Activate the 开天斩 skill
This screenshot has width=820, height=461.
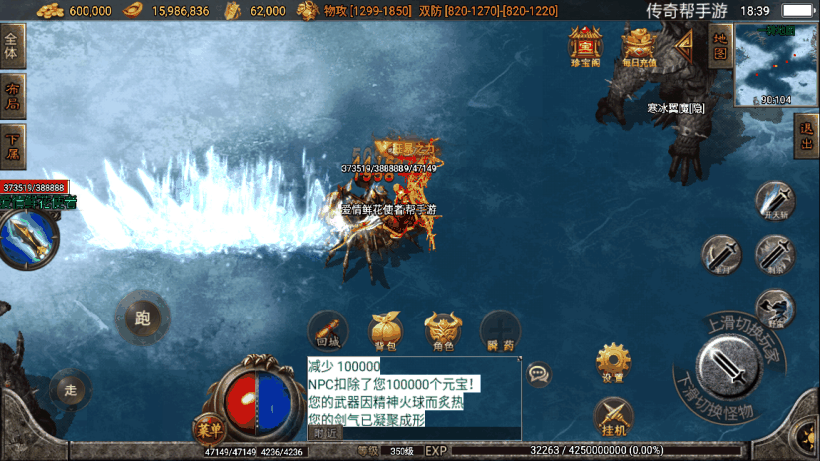tap(774, 200)
